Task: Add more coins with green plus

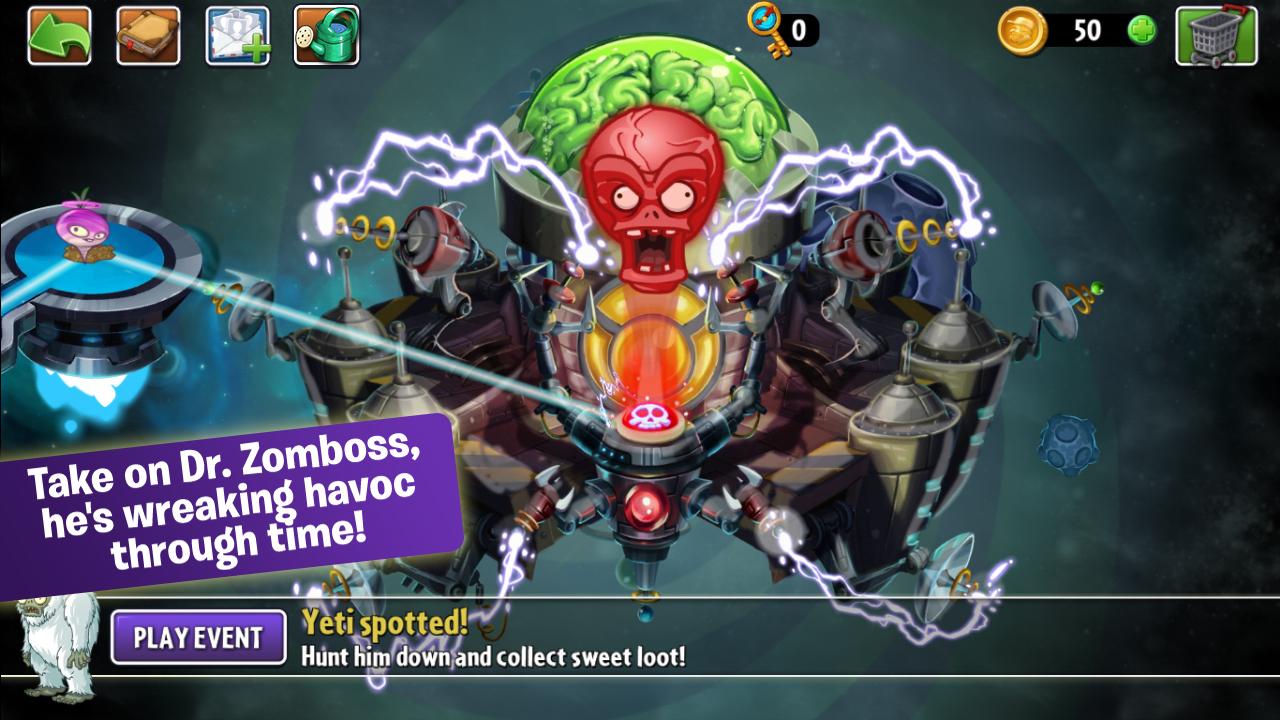Action: click(x=1141, y=31)
